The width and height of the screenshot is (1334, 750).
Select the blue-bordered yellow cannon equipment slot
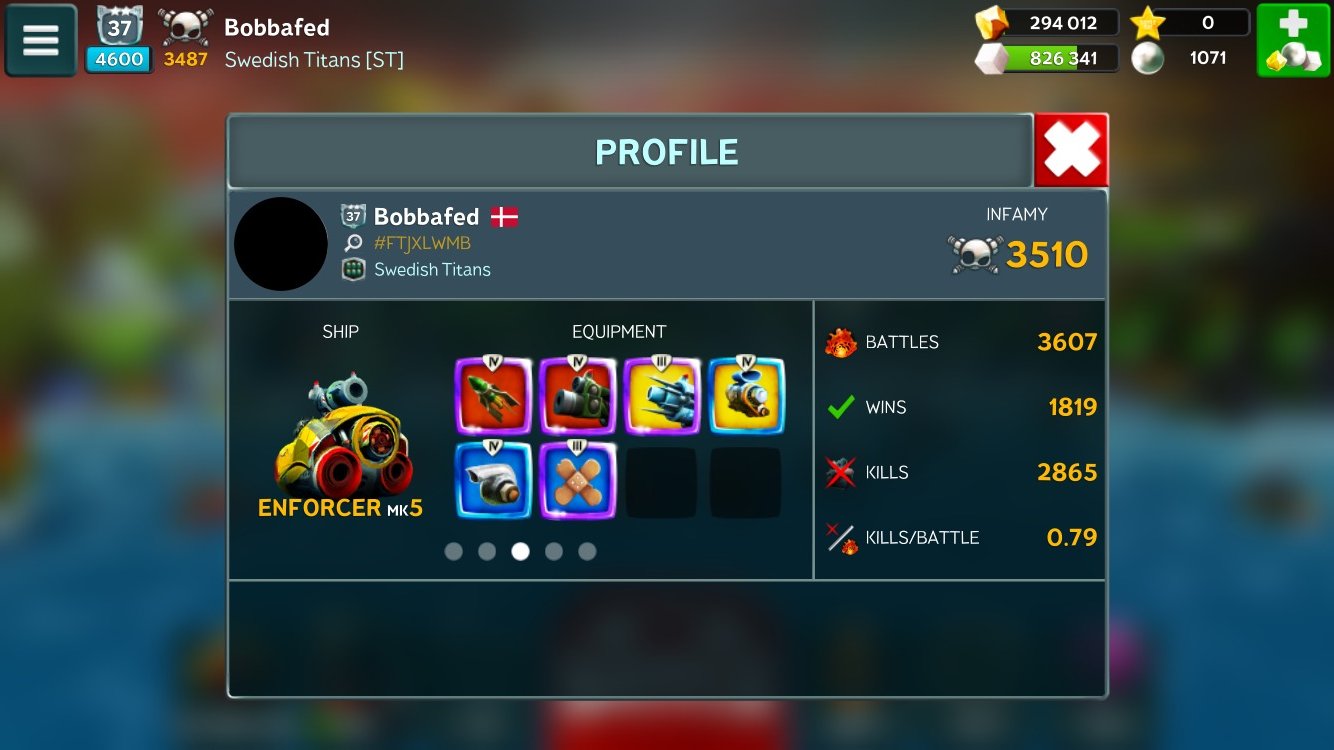pos(746,396)
